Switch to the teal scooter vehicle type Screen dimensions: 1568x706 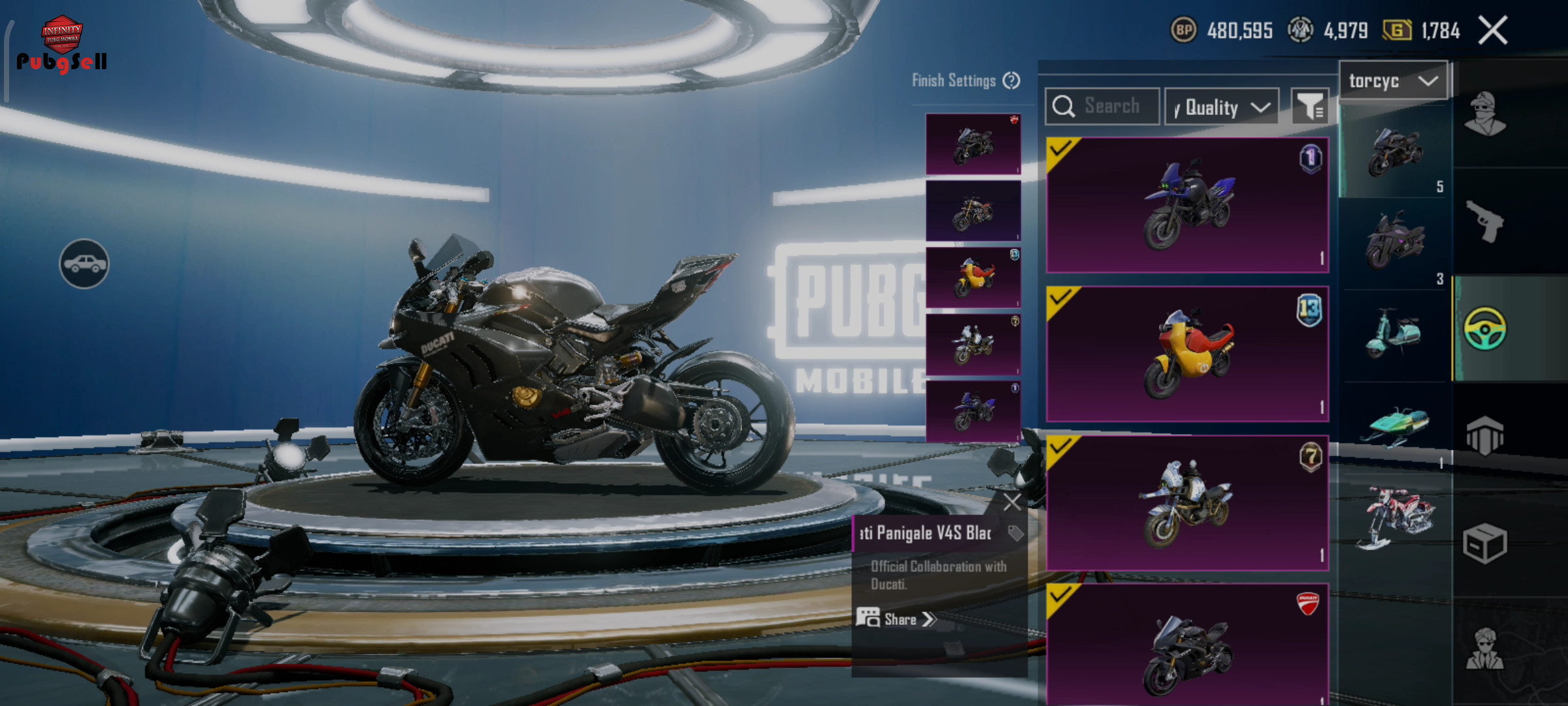coord(1394,333)
